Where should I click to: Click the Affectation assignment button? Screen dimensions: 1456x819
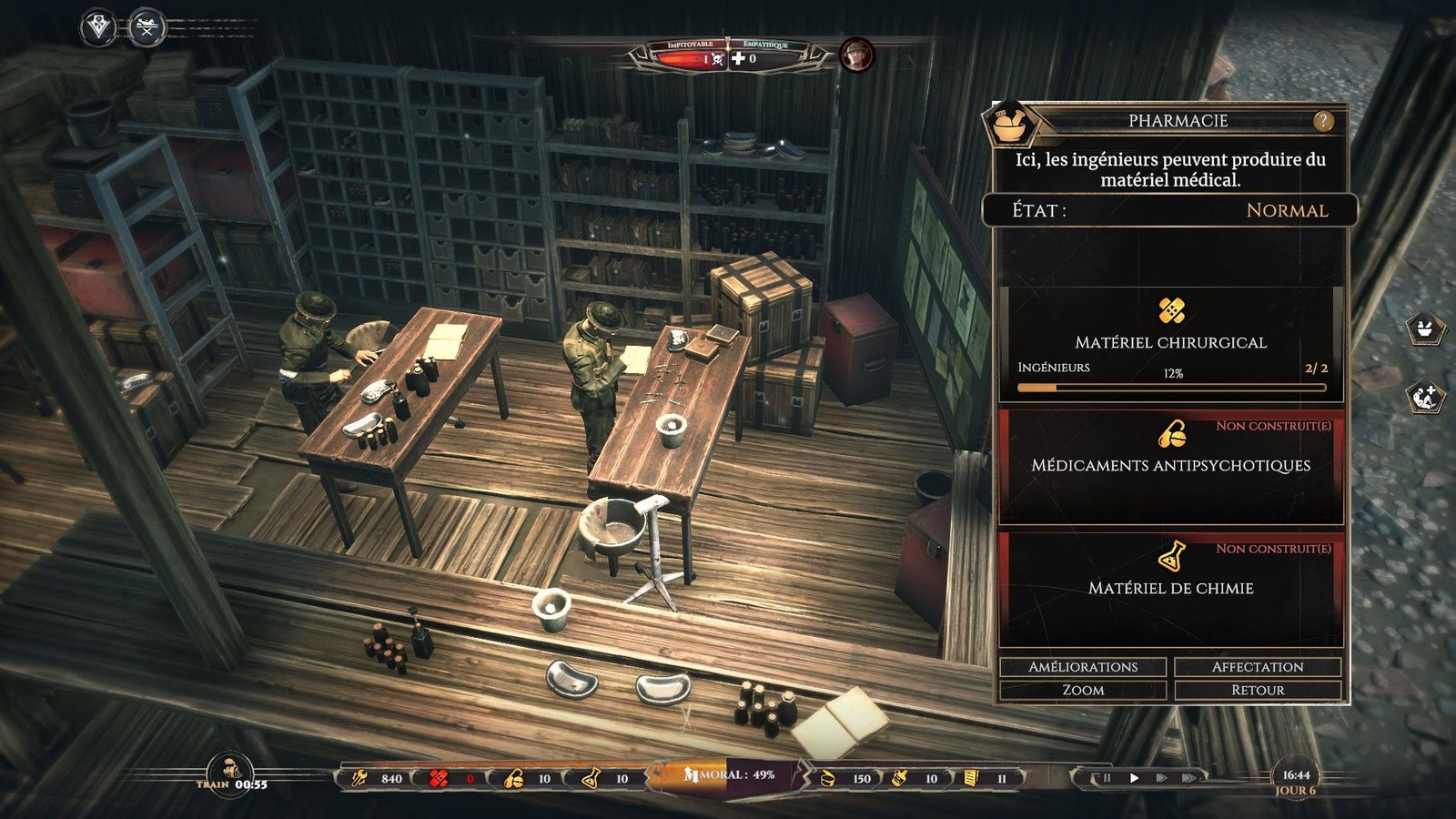click(1258, 667)
